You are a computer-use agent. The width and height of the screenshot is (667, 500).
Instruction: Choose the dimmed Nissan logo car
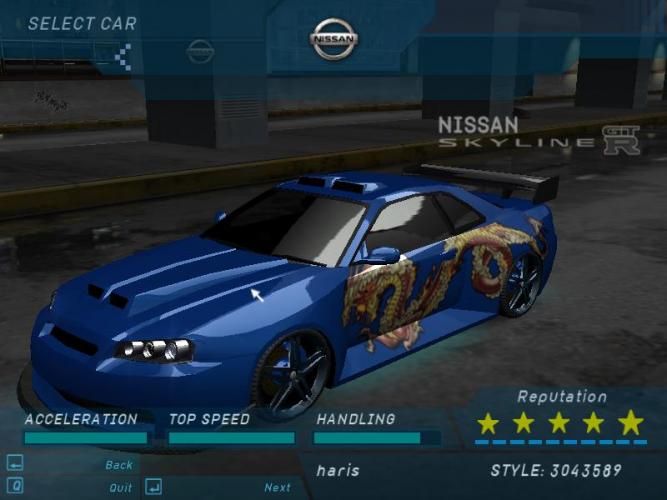pos(200,51)
